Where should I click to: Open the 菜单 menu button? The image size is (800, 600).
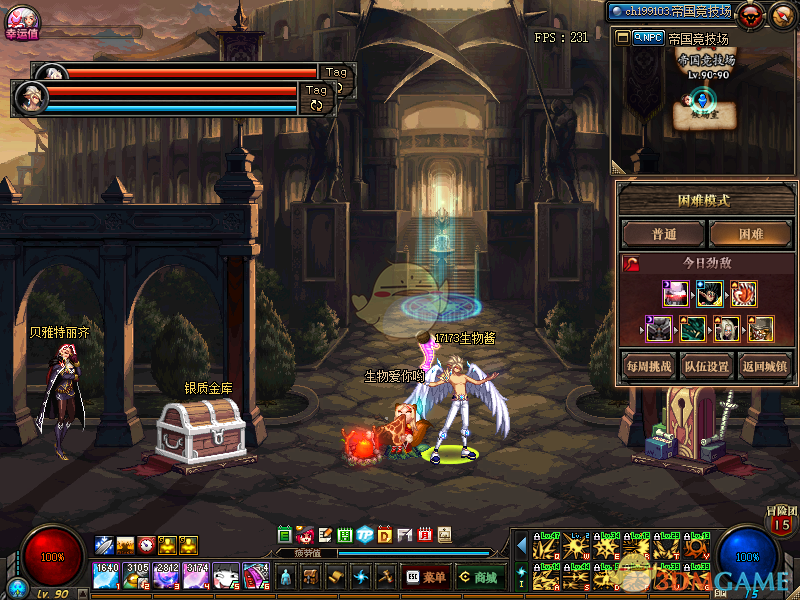[x=425, y=577]
